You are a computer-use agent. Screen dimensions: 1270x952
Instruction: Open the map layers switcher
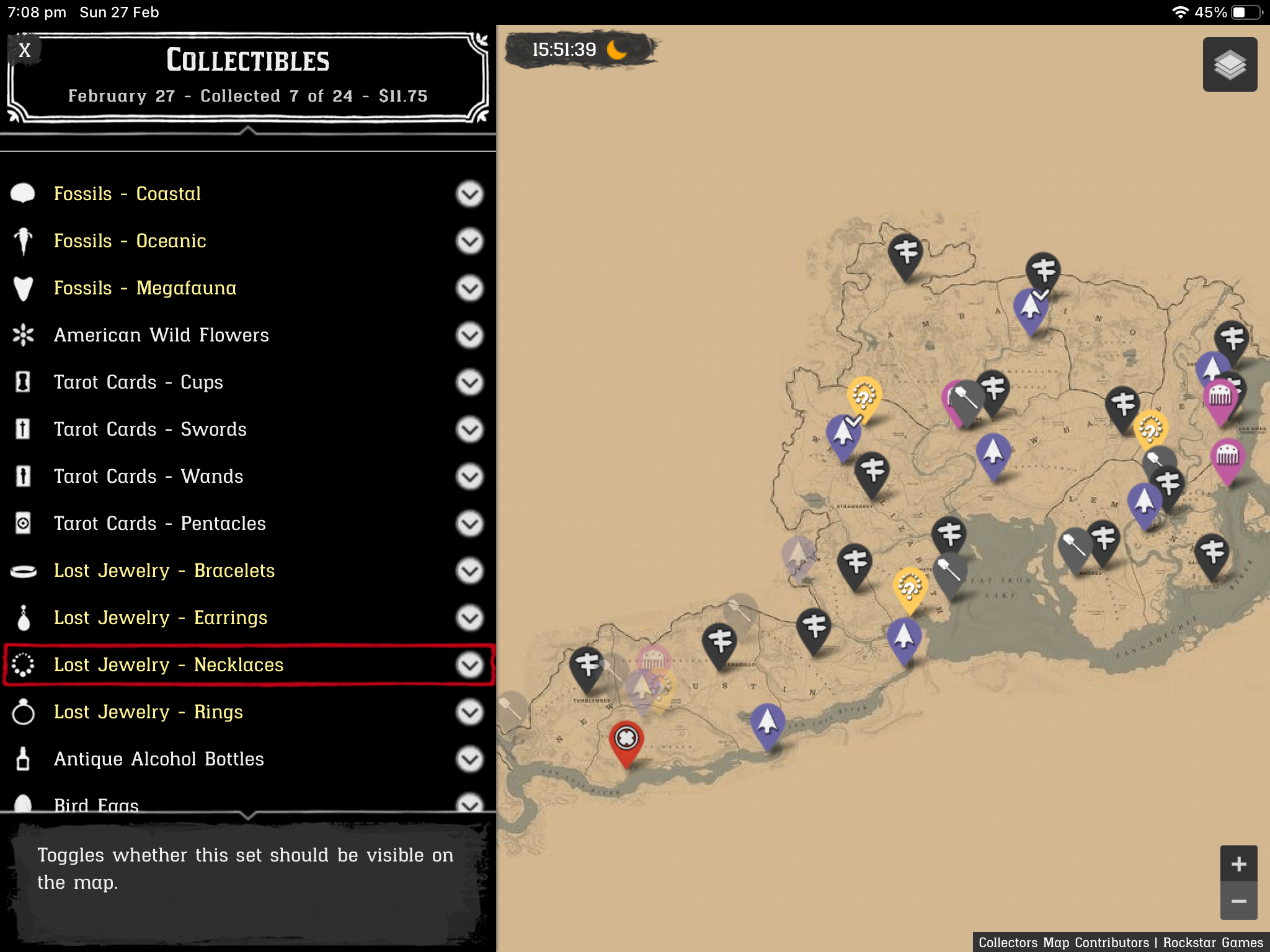pos(1230,64)
